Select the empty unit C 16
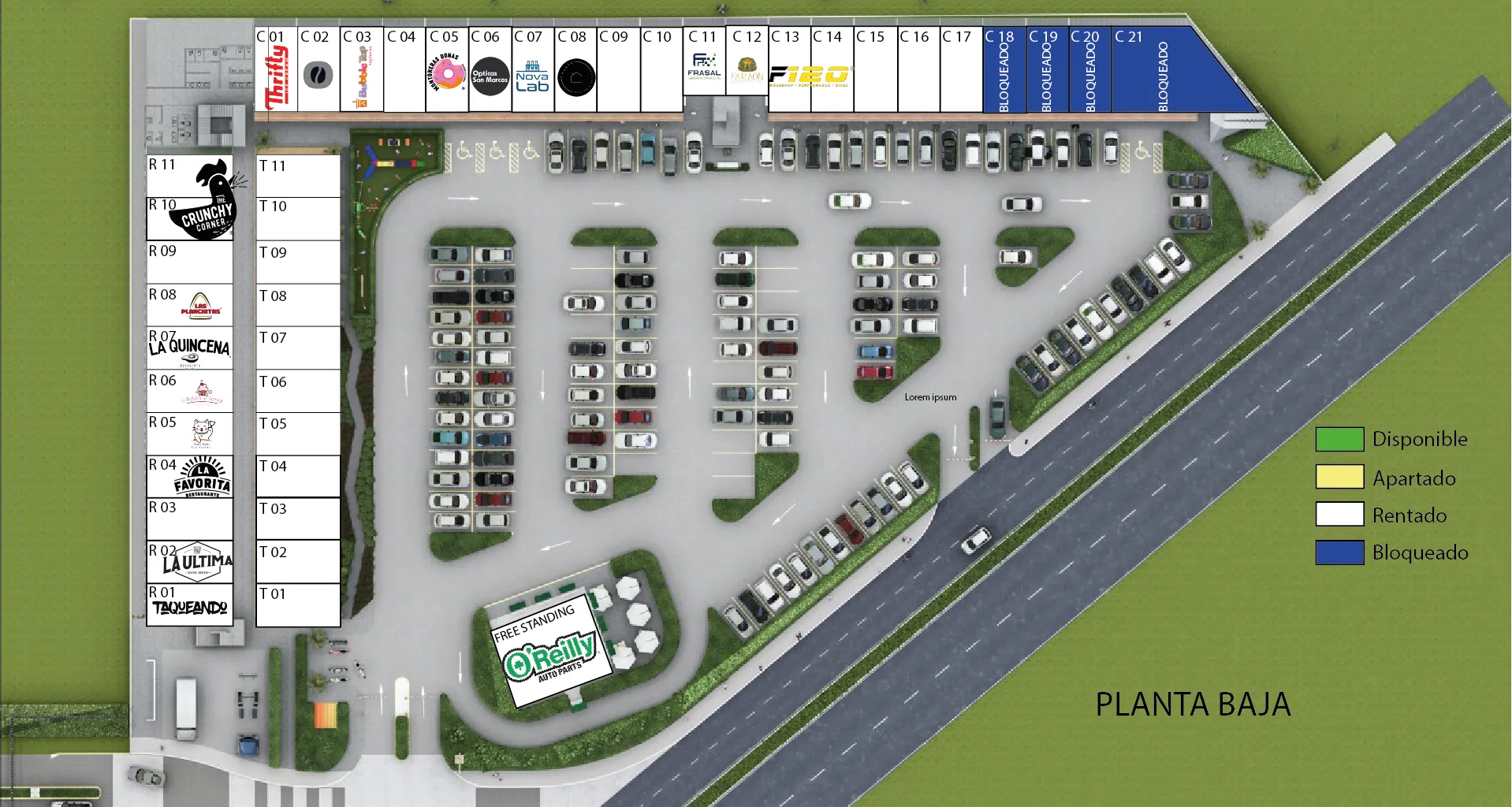 (918, 73)
